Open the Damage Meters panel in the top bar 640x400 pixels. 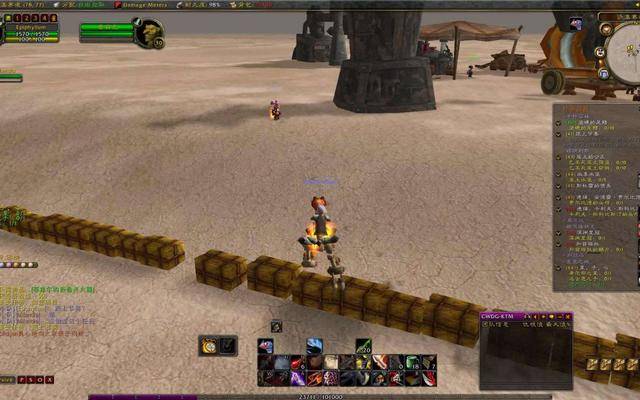point(145,5)
